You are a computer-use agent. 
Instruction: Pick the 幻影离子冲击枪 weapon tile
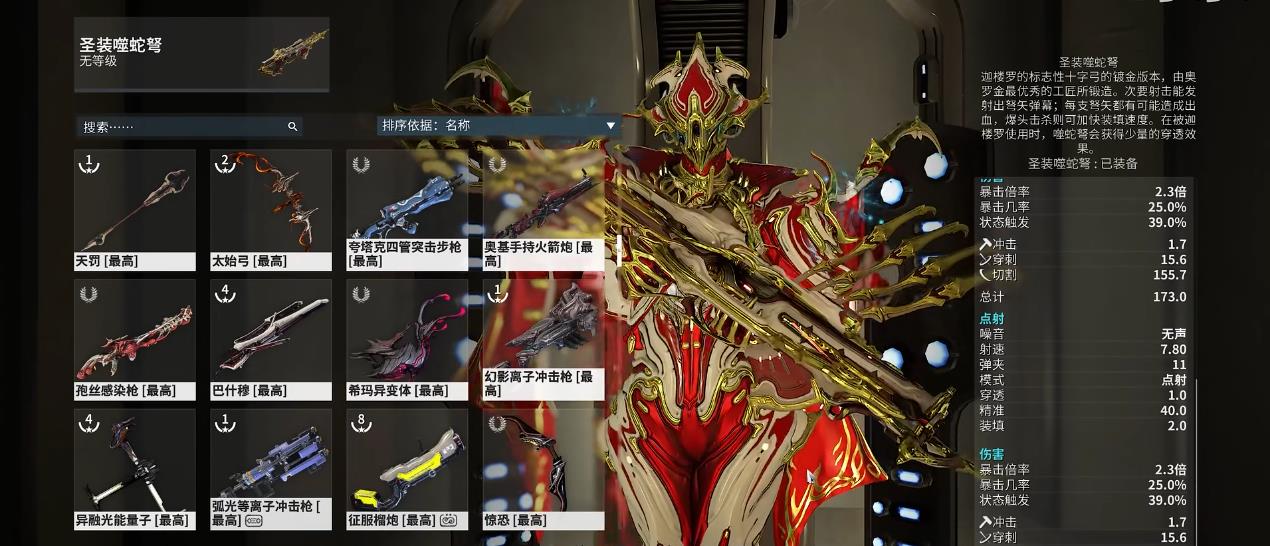543,340
